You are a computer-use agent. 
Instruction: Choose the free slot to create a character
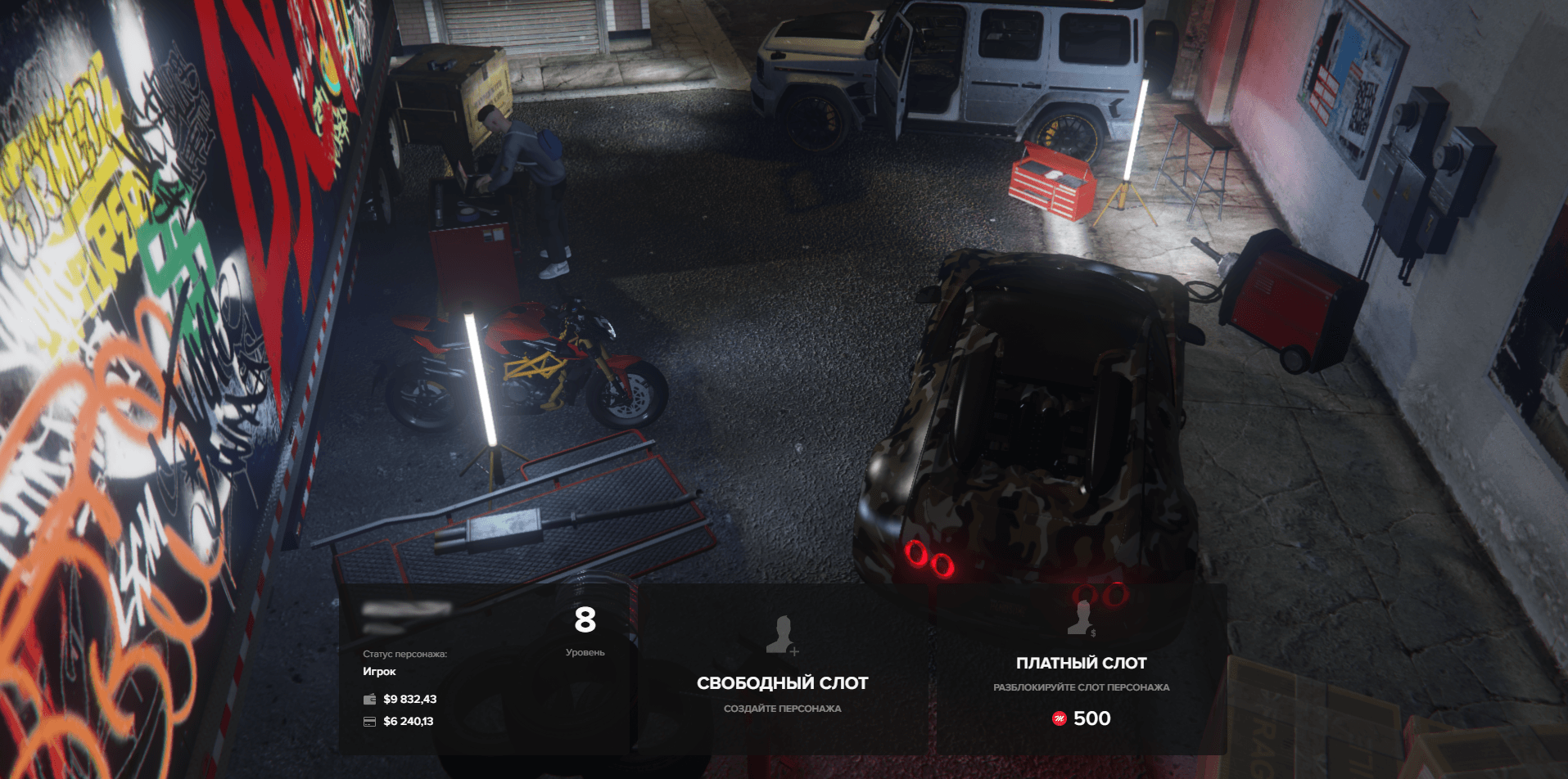pos(782,669)
